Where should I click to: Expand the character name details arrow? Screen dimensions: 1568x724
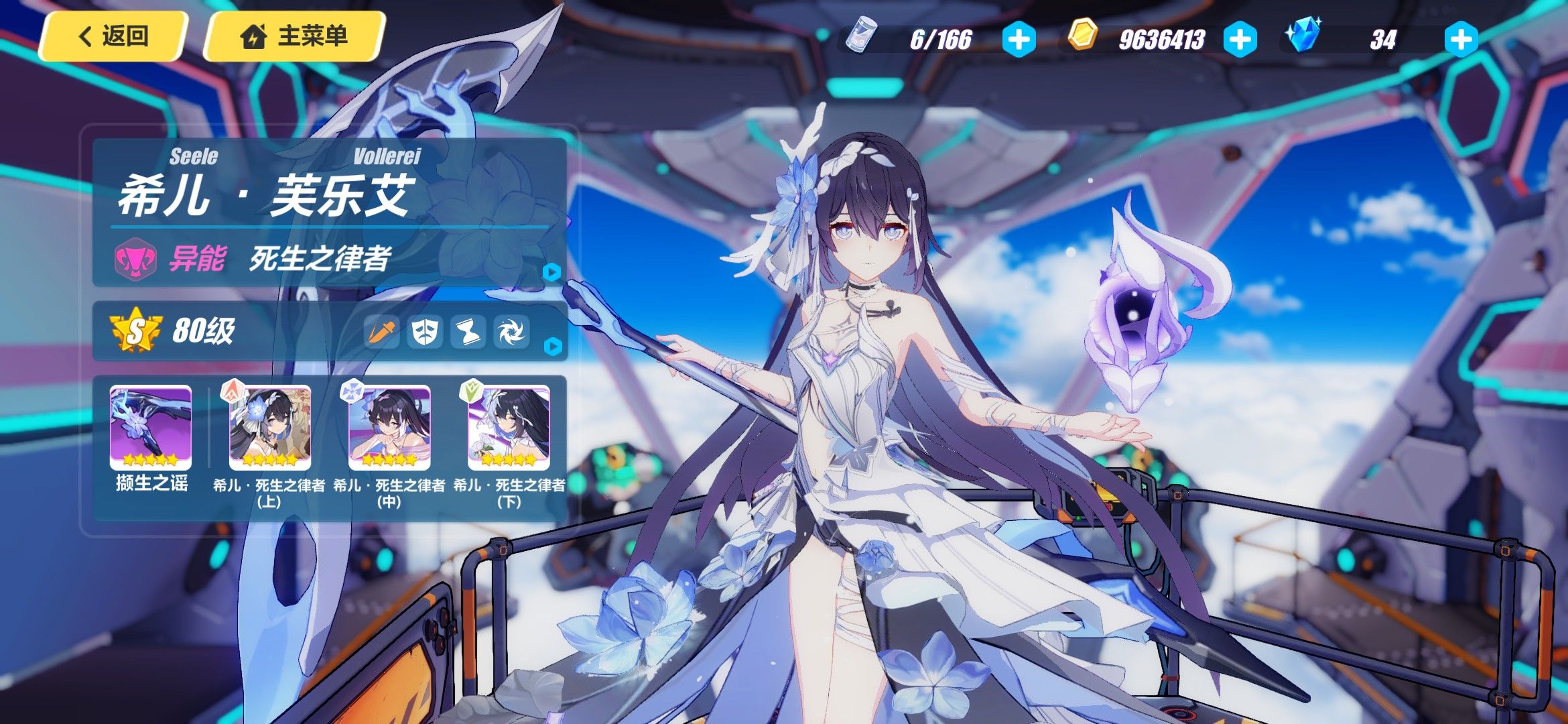551,272
